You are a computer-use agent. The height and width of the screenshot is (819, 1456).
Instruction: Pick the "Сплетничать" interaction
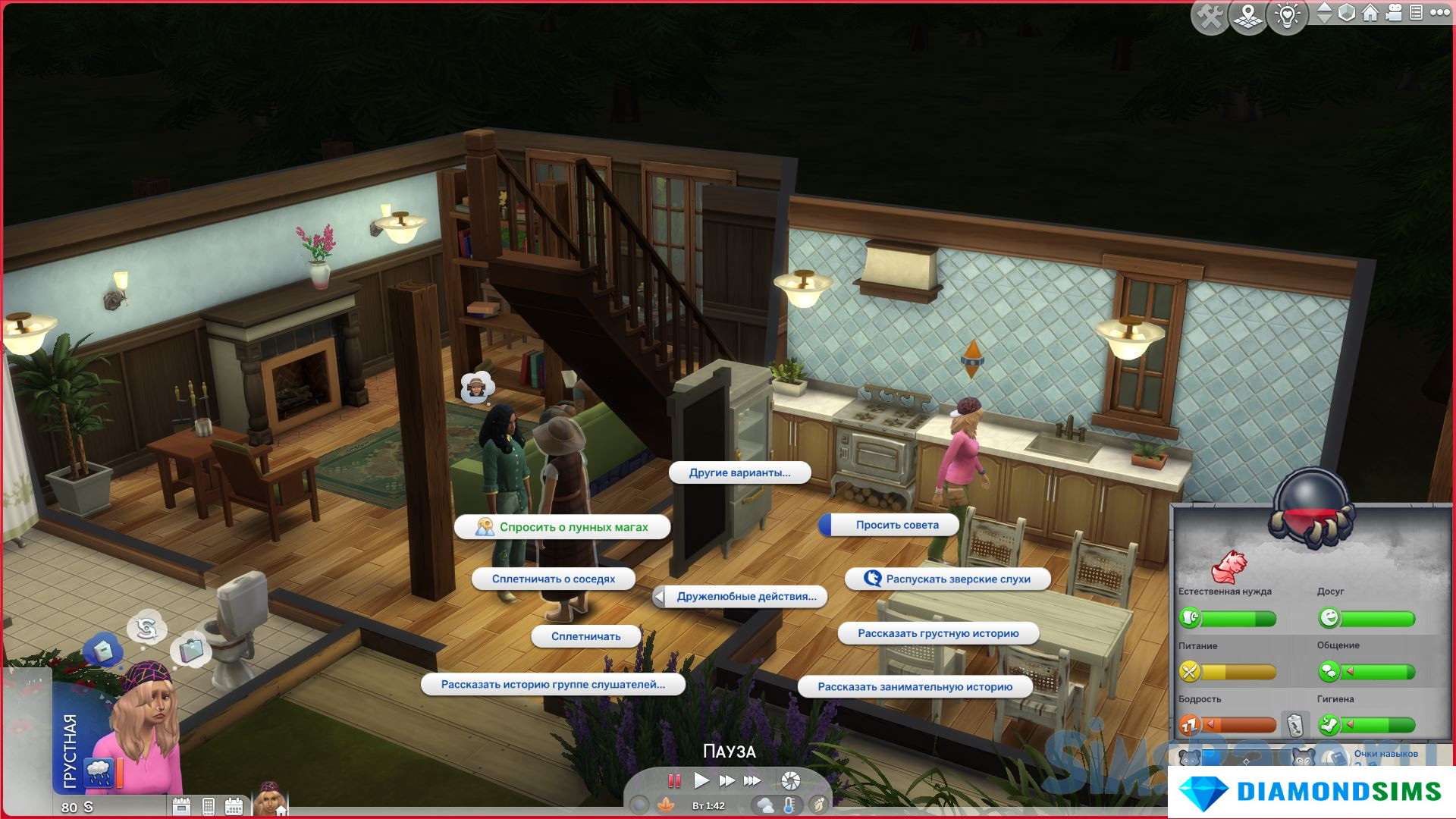coord(585,636)
